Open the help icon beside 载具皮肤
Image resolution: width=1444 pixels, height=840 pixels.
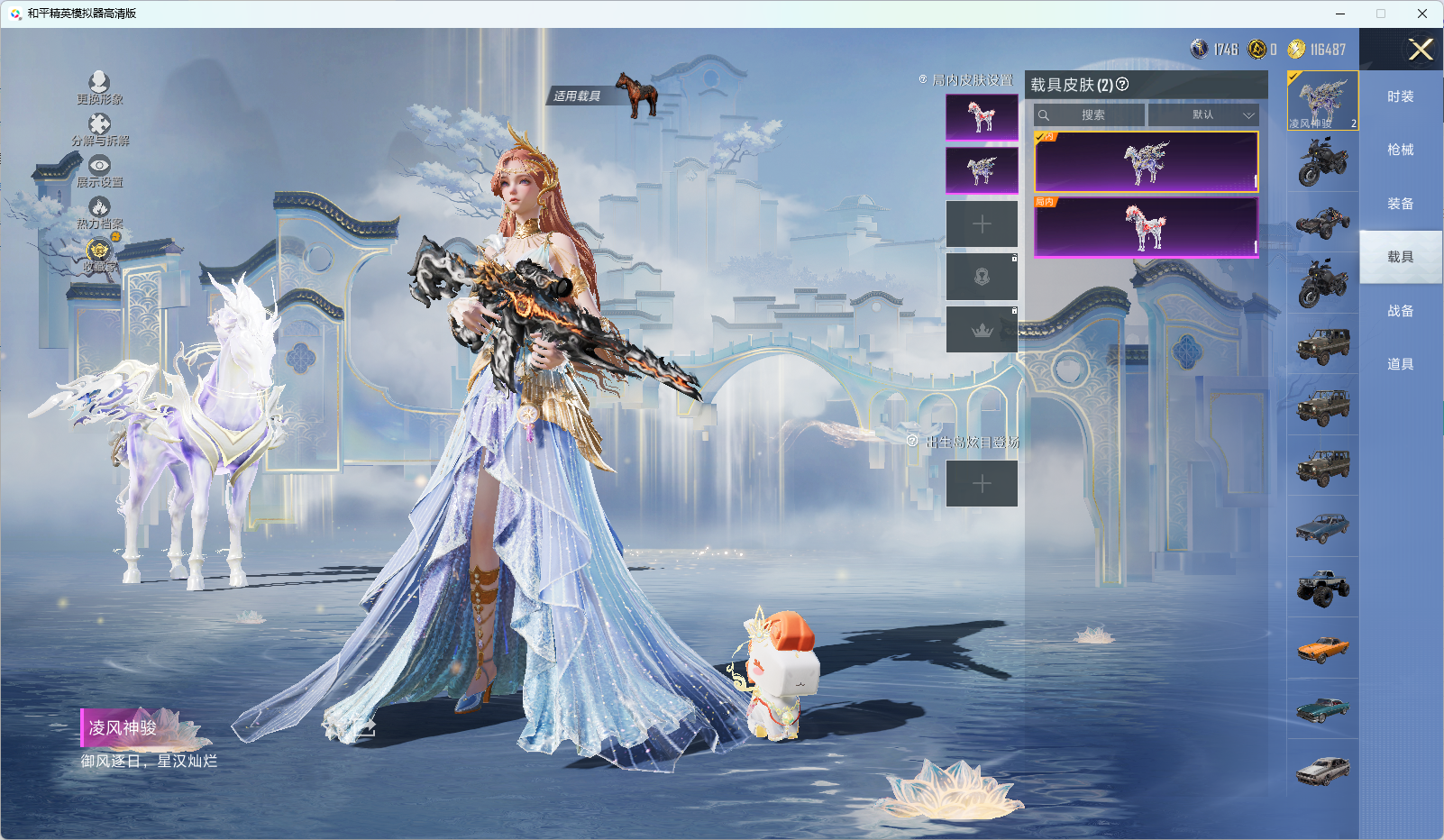click(x=1122, y=84)
